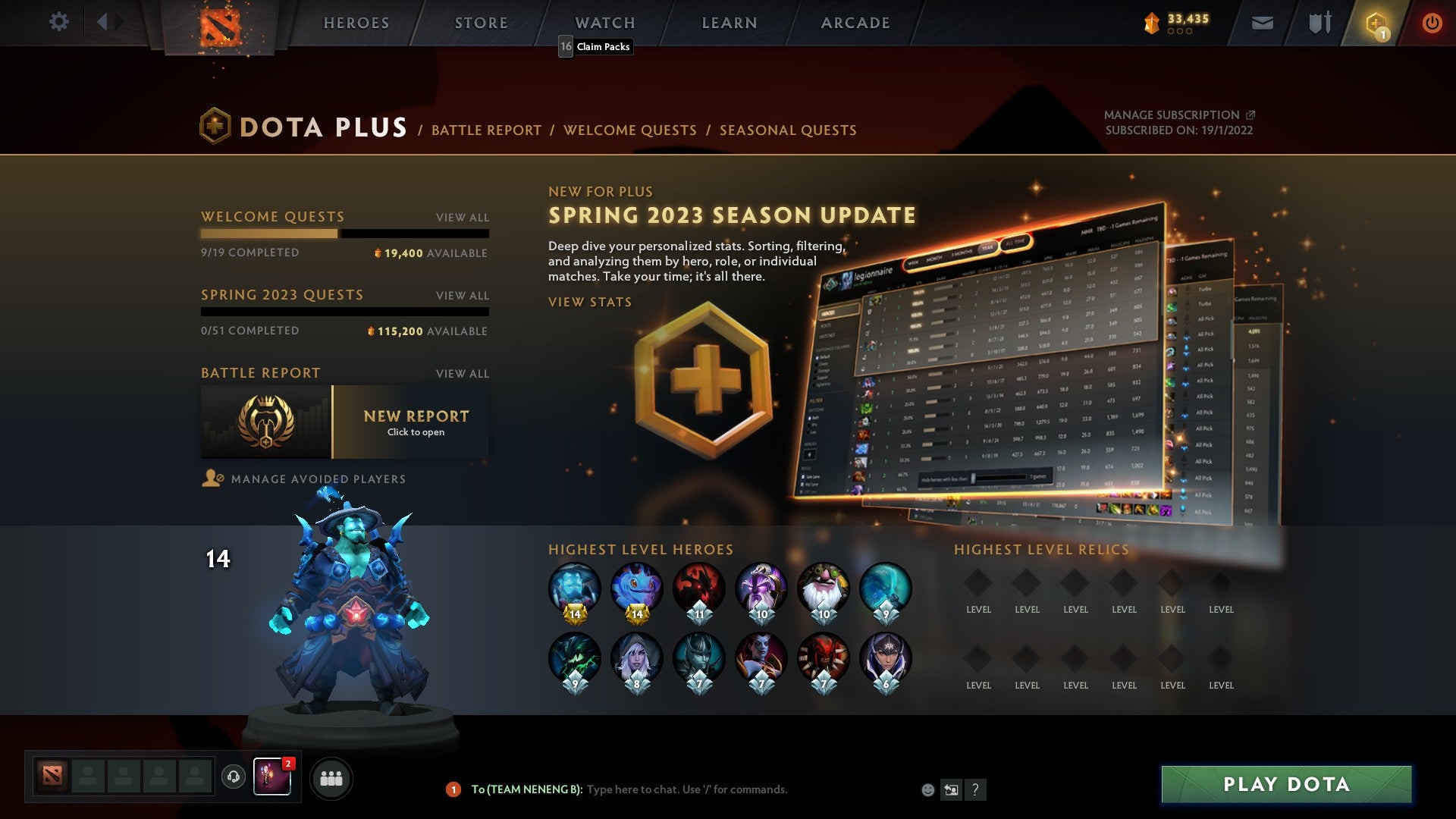The height and width of the screenshot is (819, 1456).
Task: Open the Manage Avoided Players icon
Action: pyautogui.click(x=212, y=479)
